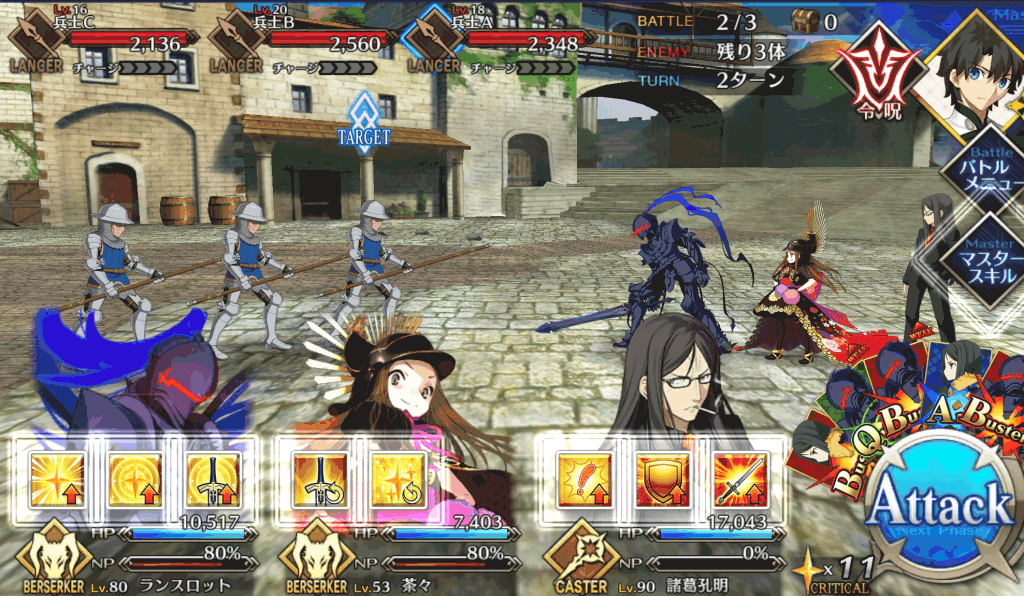Use Chacha's sparkle-with-cycle-arrow skill
1024x596 pixels.
click(396, 479)
